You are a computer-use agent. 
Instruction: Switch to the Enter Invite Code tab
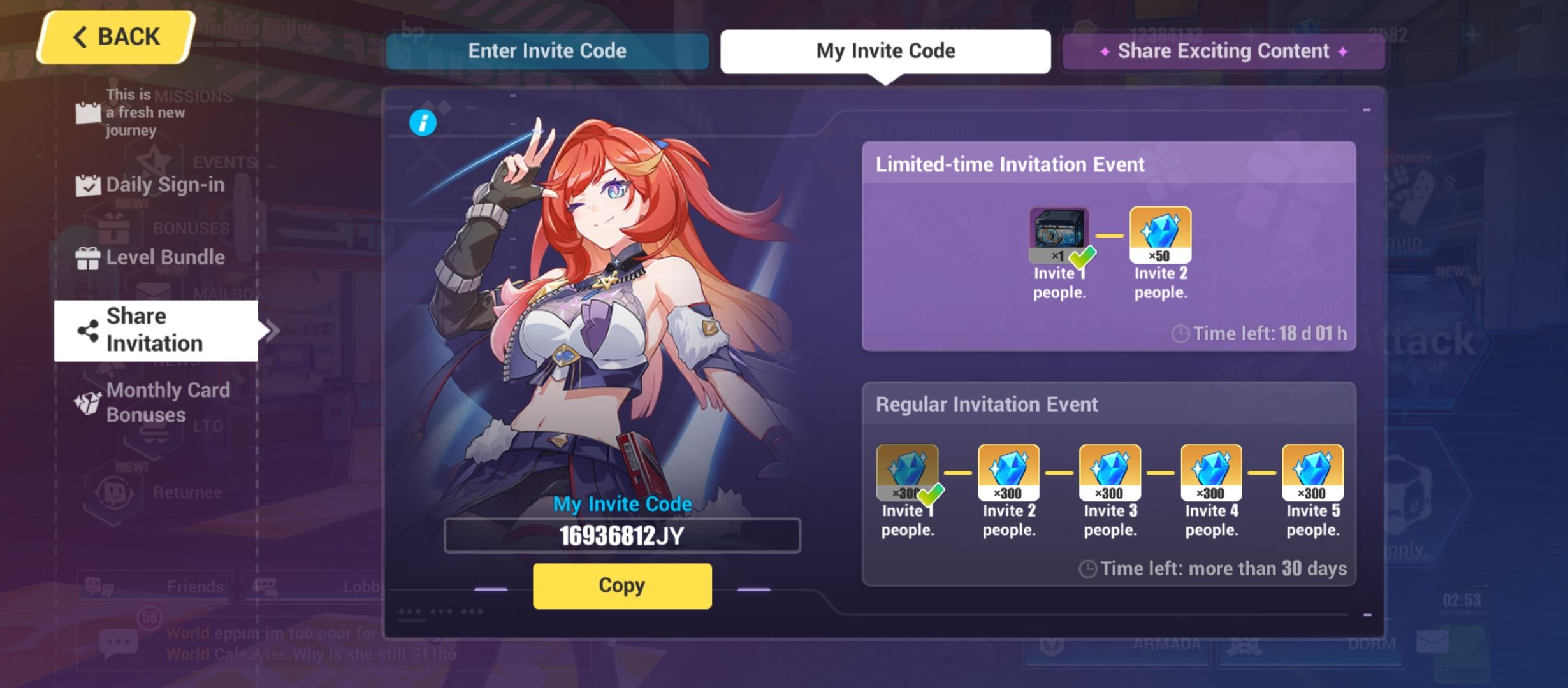point(547,51)
